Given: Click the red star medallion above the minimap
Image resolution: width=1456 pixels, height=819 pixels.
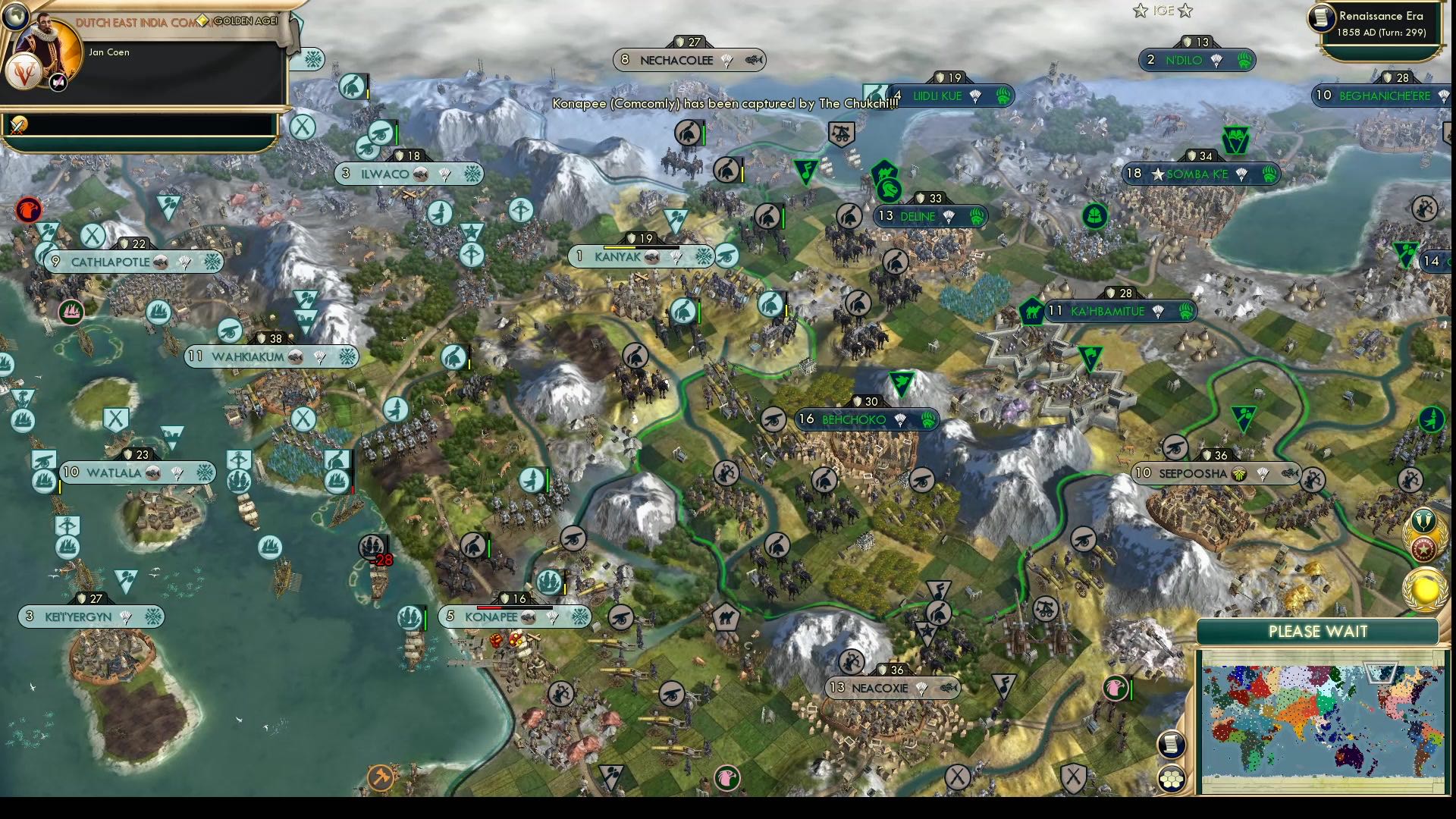Looking at the screenshot, I should (1425, 548).
